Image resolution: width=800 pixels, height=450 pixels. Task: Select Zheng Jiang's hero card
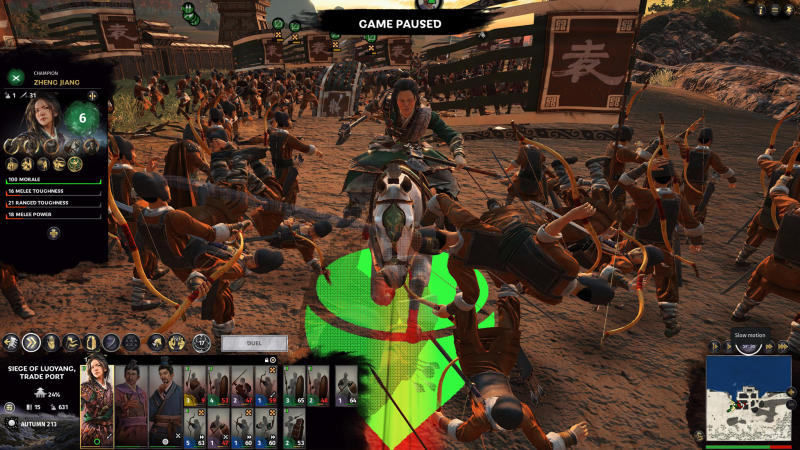click(98, 404)
